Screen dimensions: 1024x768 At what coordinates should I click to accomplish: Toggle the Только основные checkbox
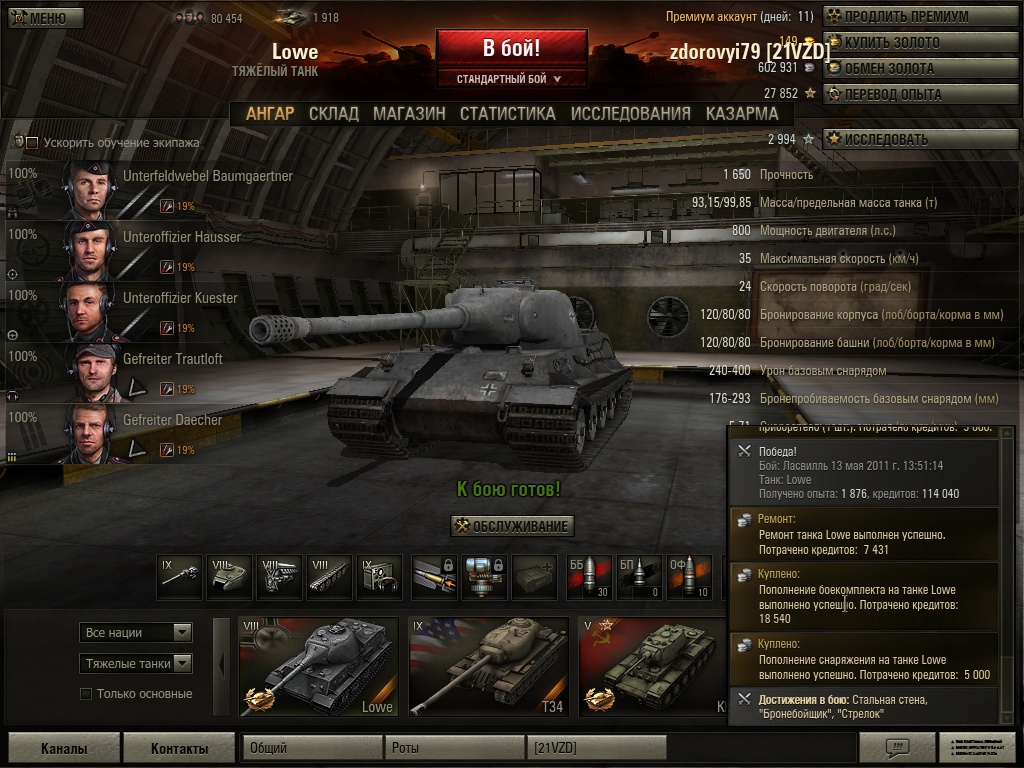[x=86, y=694]
